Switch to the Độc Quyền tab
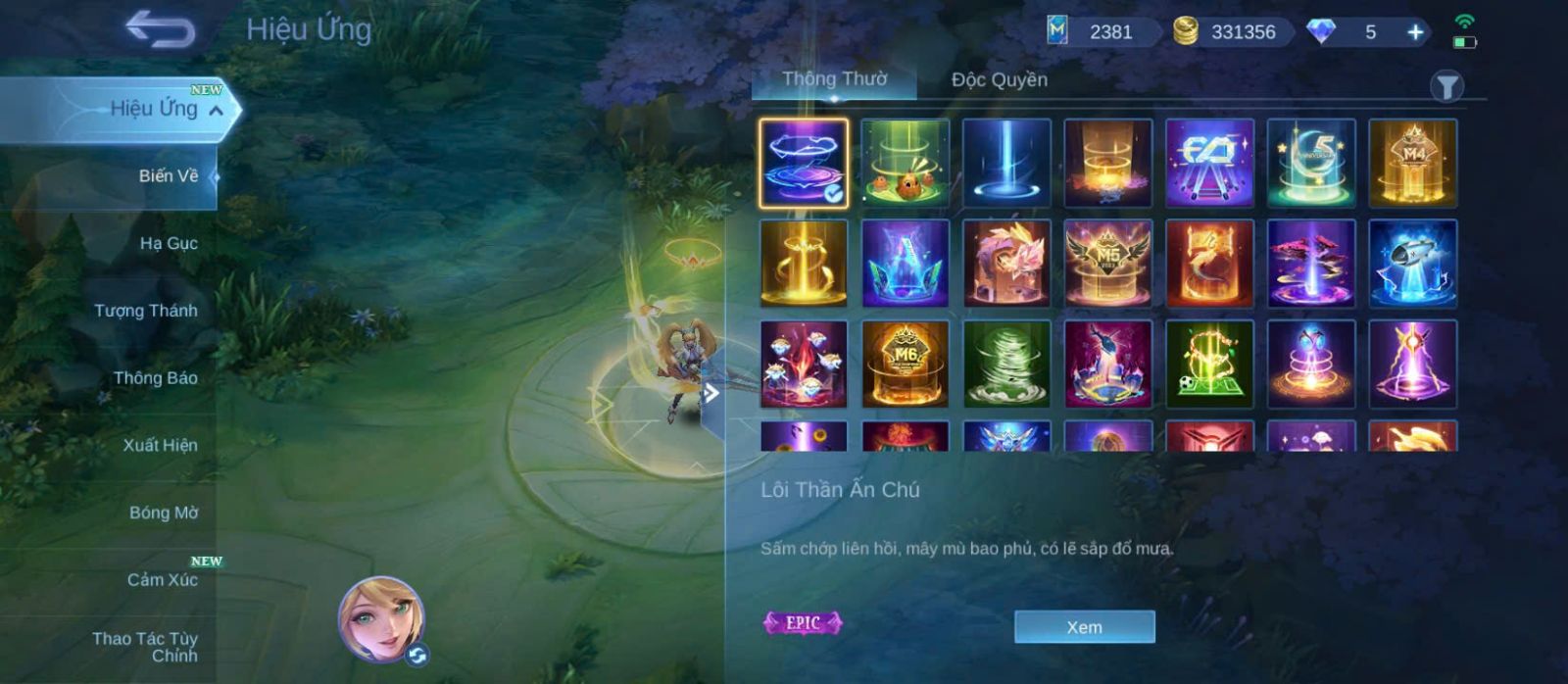This screenshot has width=1568, height=684. [999, 79]
